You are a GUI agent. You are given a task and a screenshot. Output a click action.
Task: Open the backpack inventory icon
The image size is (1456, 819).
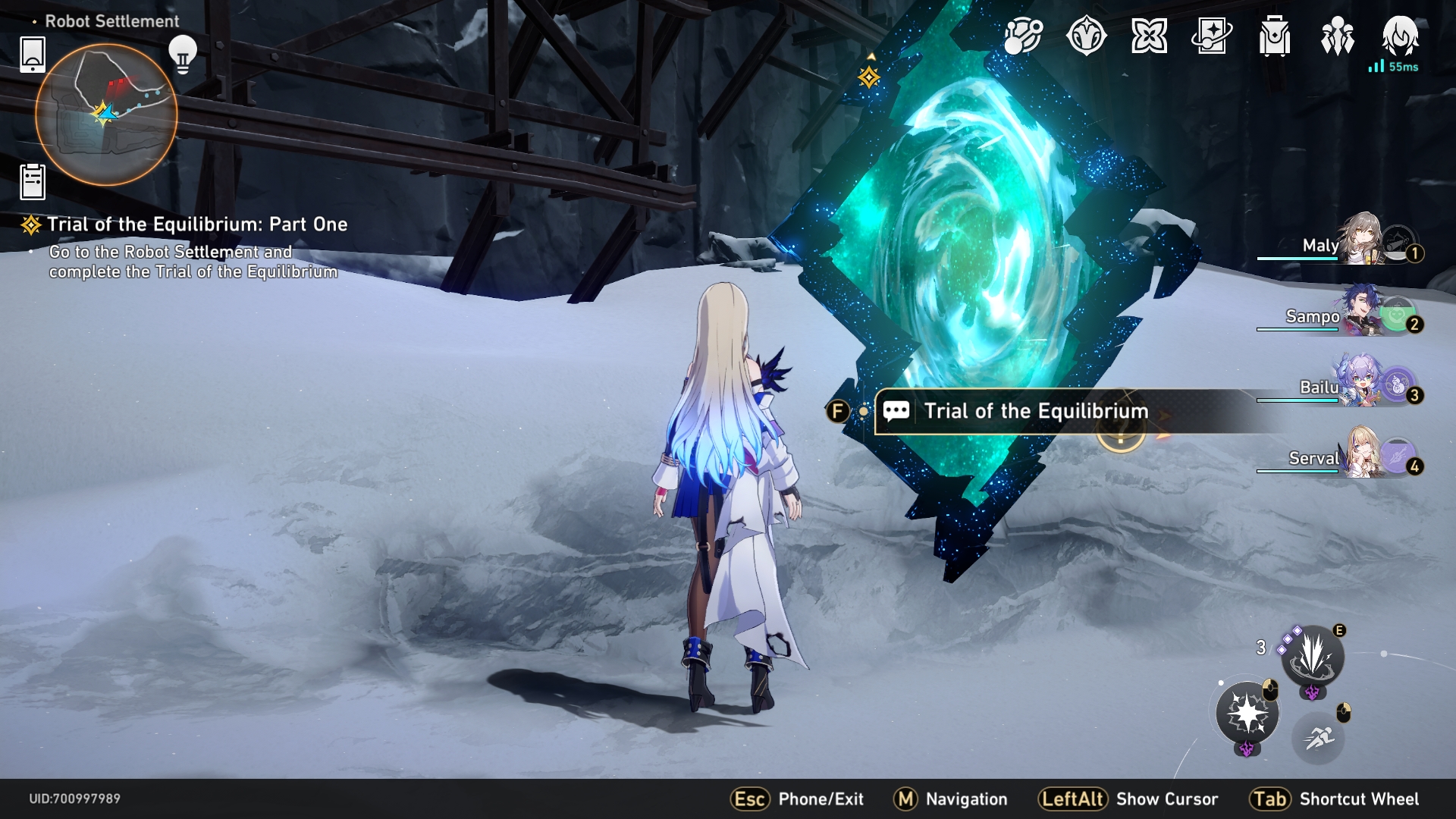coord(1275,36)
